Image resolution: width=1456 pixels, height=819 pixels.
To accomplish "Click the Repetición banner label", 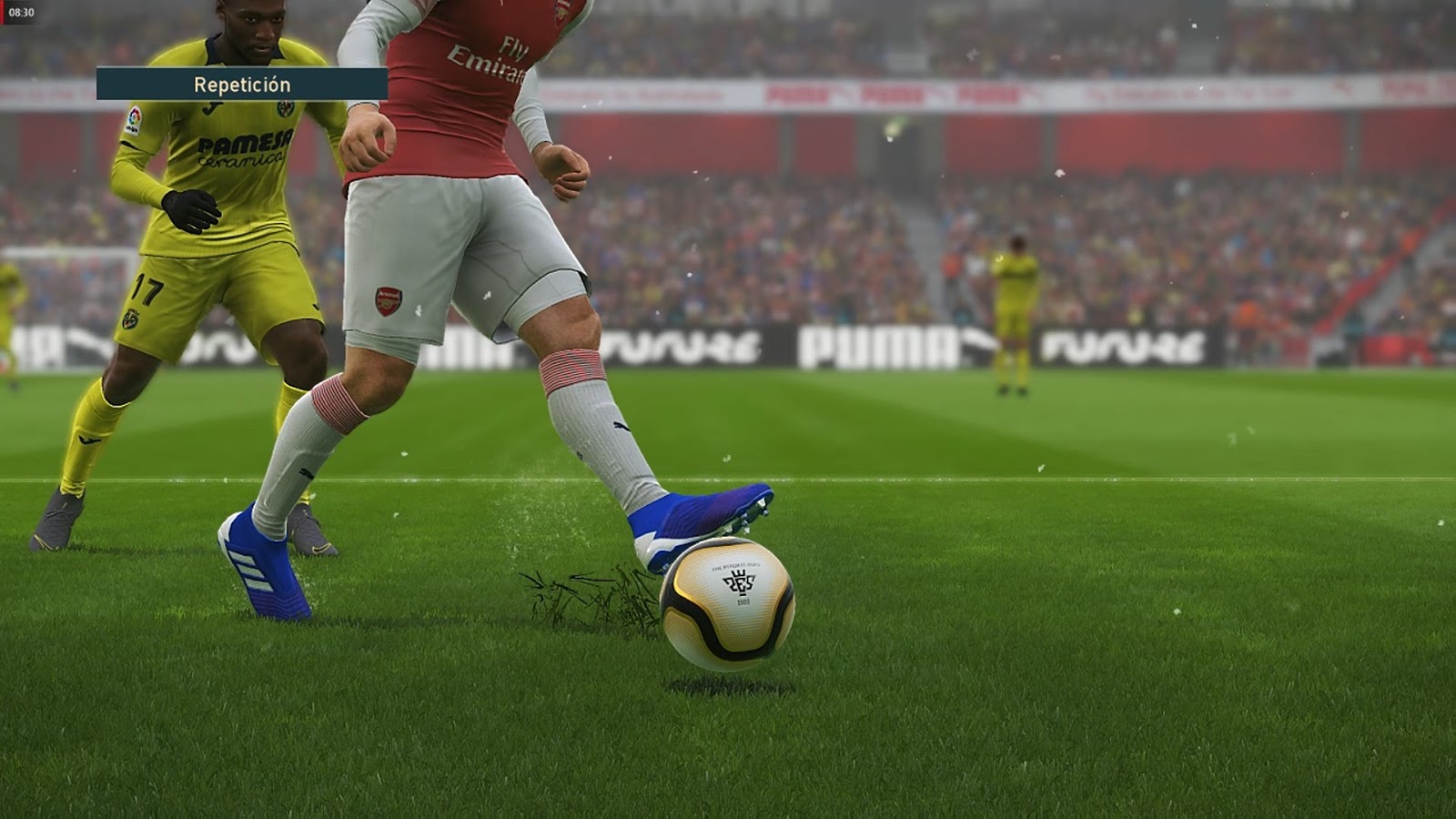I will [240, 85].
